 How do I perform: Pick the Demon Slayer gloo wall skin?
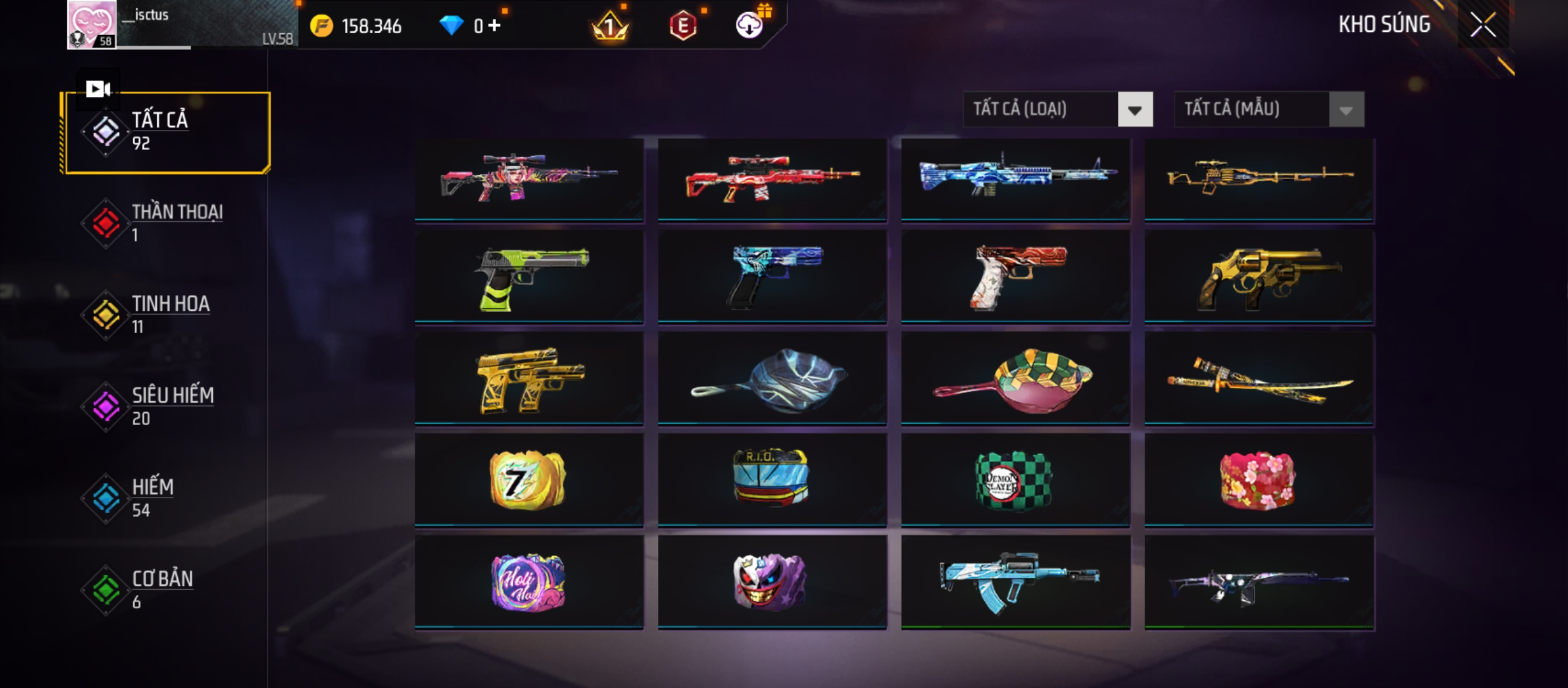pyautogui.click(x=1015, y=480)
